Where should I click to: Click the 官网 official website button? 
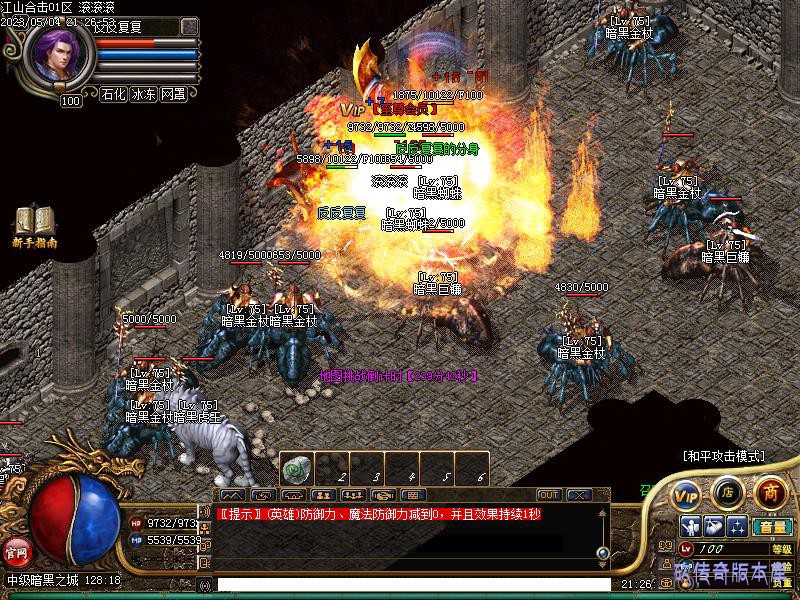tap(16, 551)
